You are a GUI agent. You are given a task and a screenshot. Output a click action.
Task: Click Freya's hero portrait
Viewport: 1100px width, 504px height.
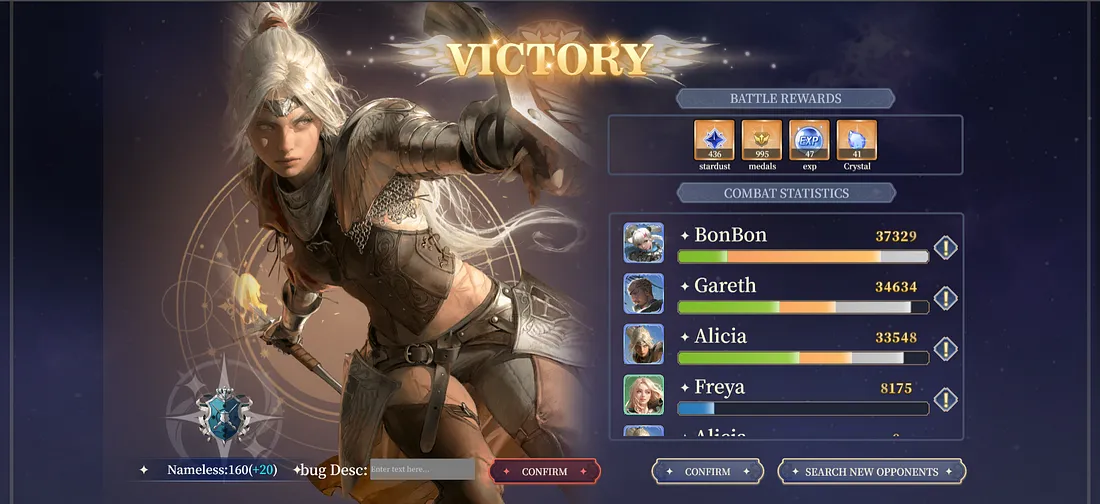643,395
